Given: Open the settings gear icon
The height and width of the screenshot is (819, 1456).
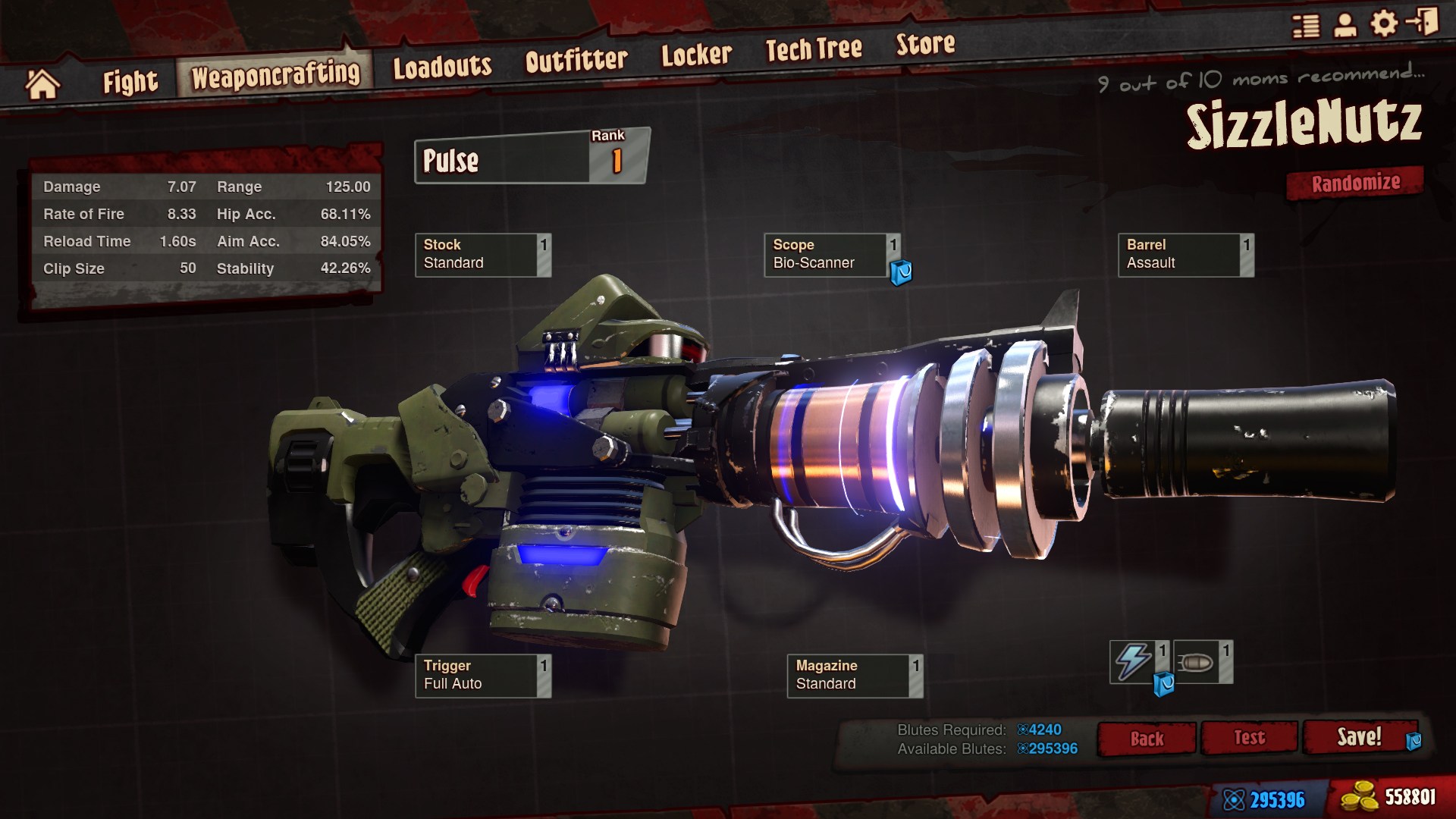Looking at the screenshot, I should [1385, 24].
